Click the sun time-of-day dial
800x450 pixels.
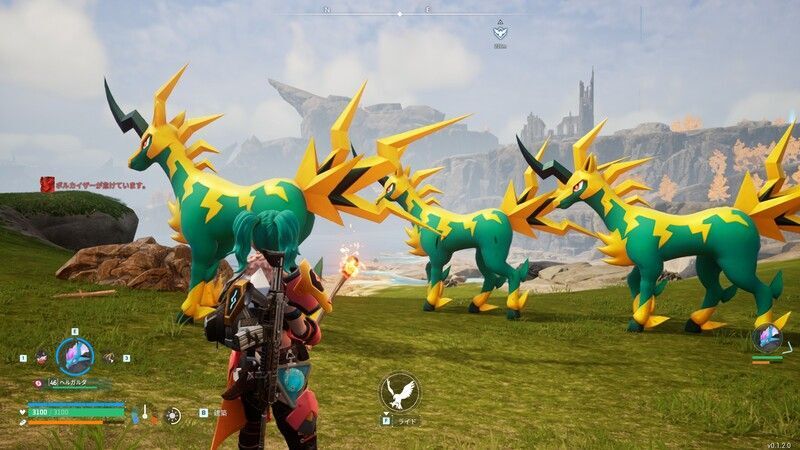click(173, 413)
